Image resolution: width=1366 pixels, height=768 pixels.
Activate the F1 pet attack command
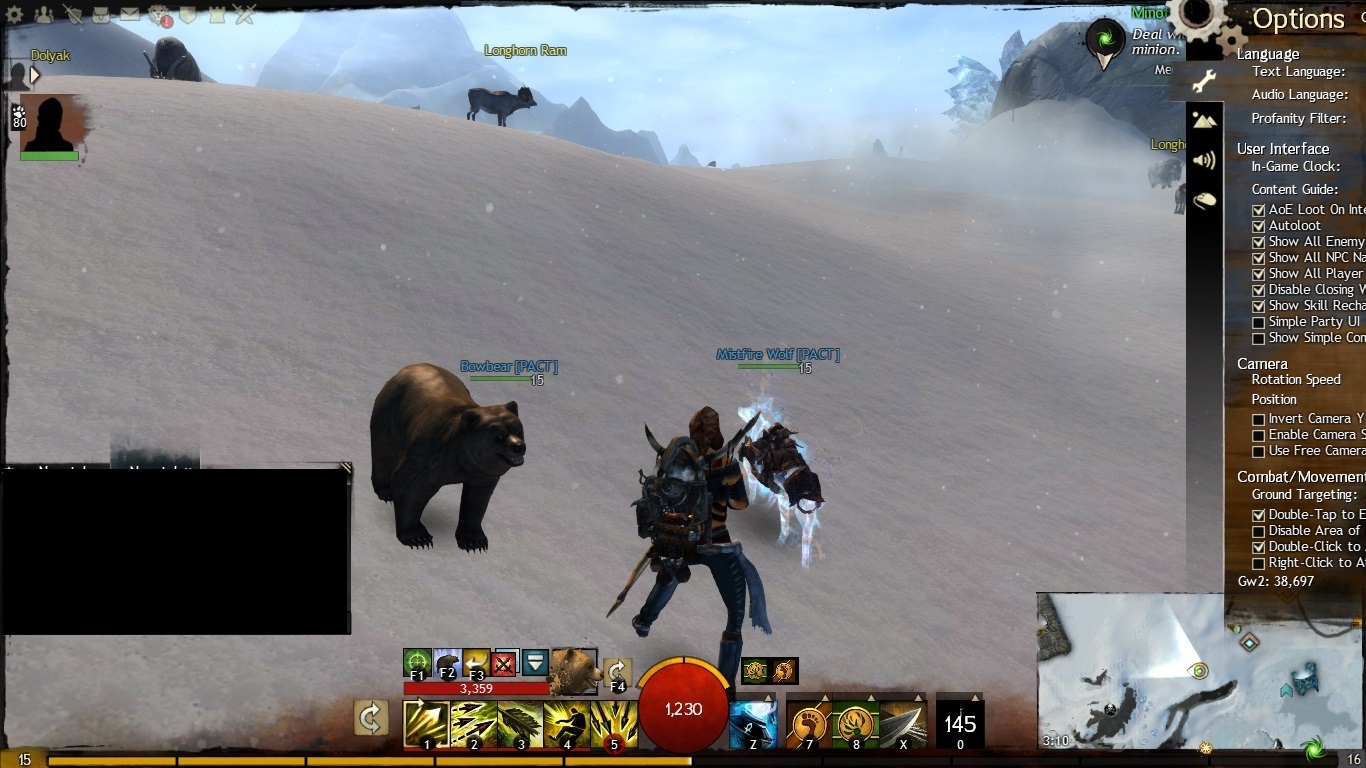coord(417,663)
